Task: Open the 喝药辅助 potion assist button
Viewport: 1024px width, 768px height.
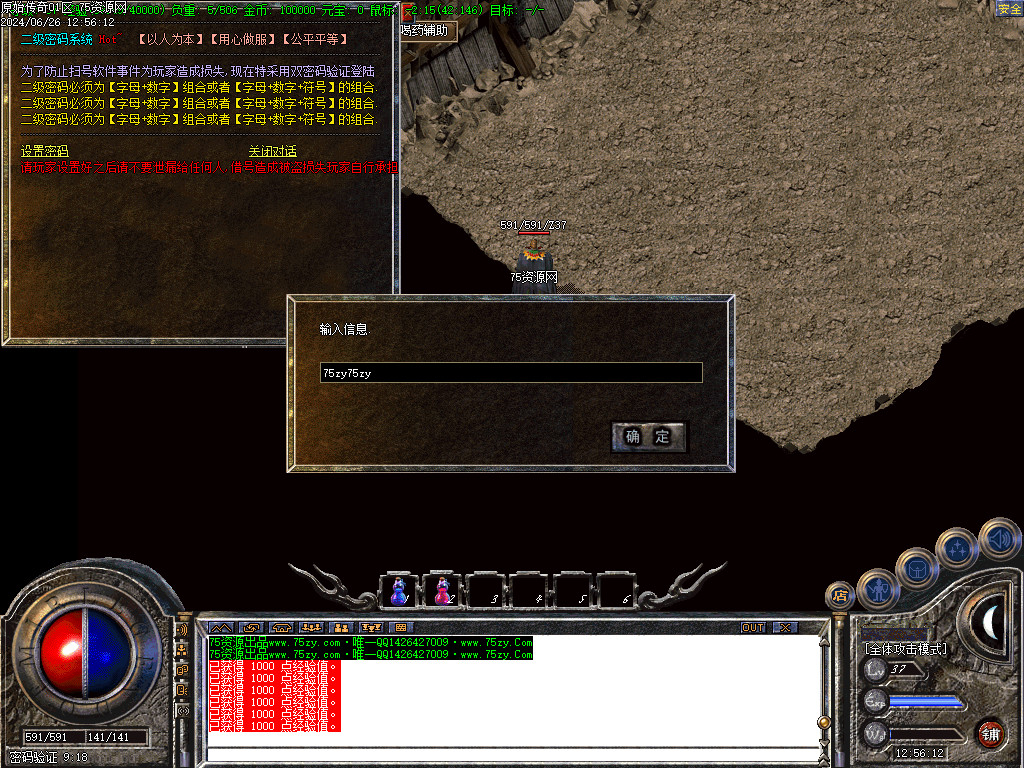Action: (426, 31)
